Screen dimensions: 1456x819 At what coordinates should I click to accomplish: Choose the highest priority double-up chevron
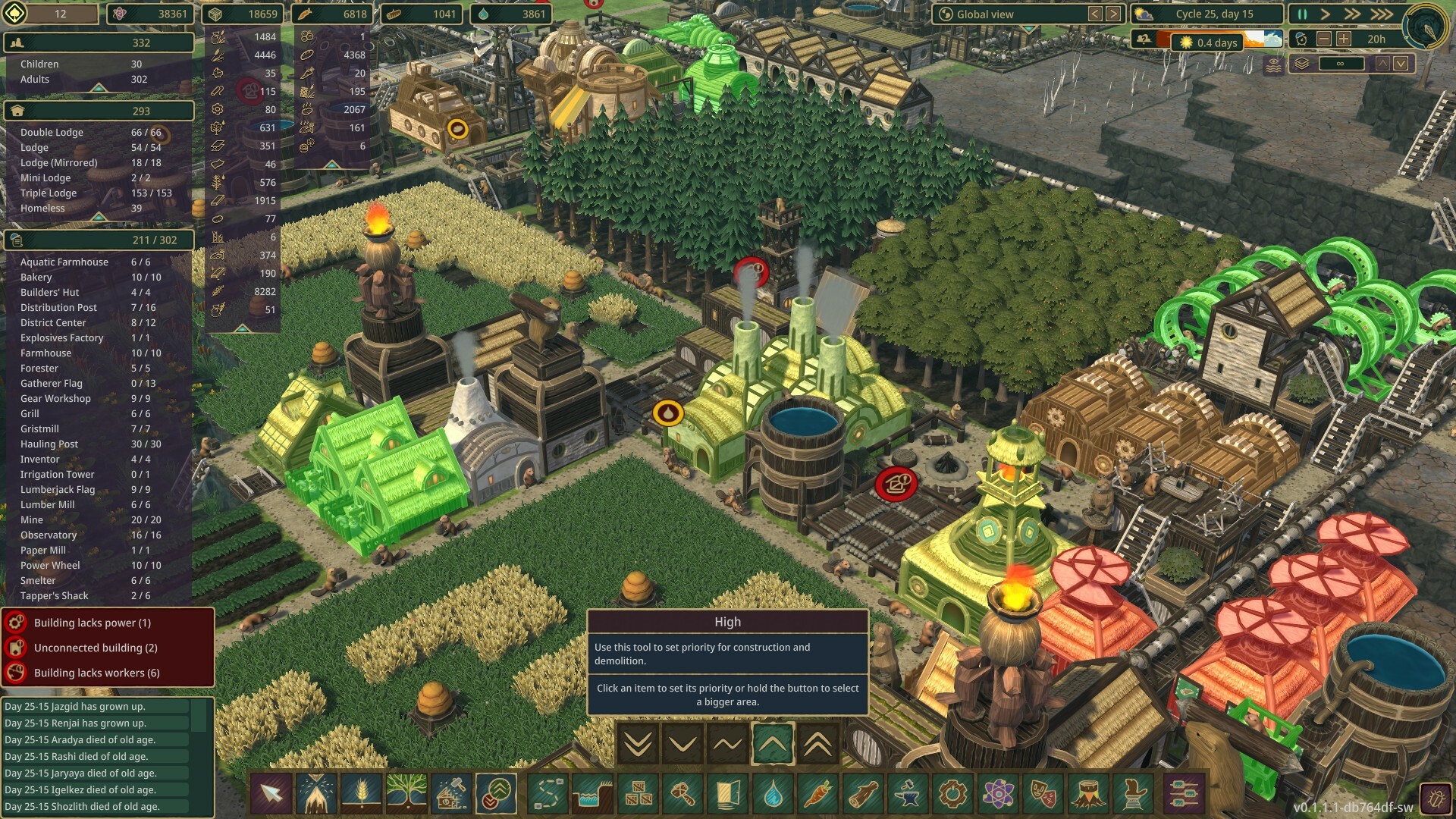point(817,745)
